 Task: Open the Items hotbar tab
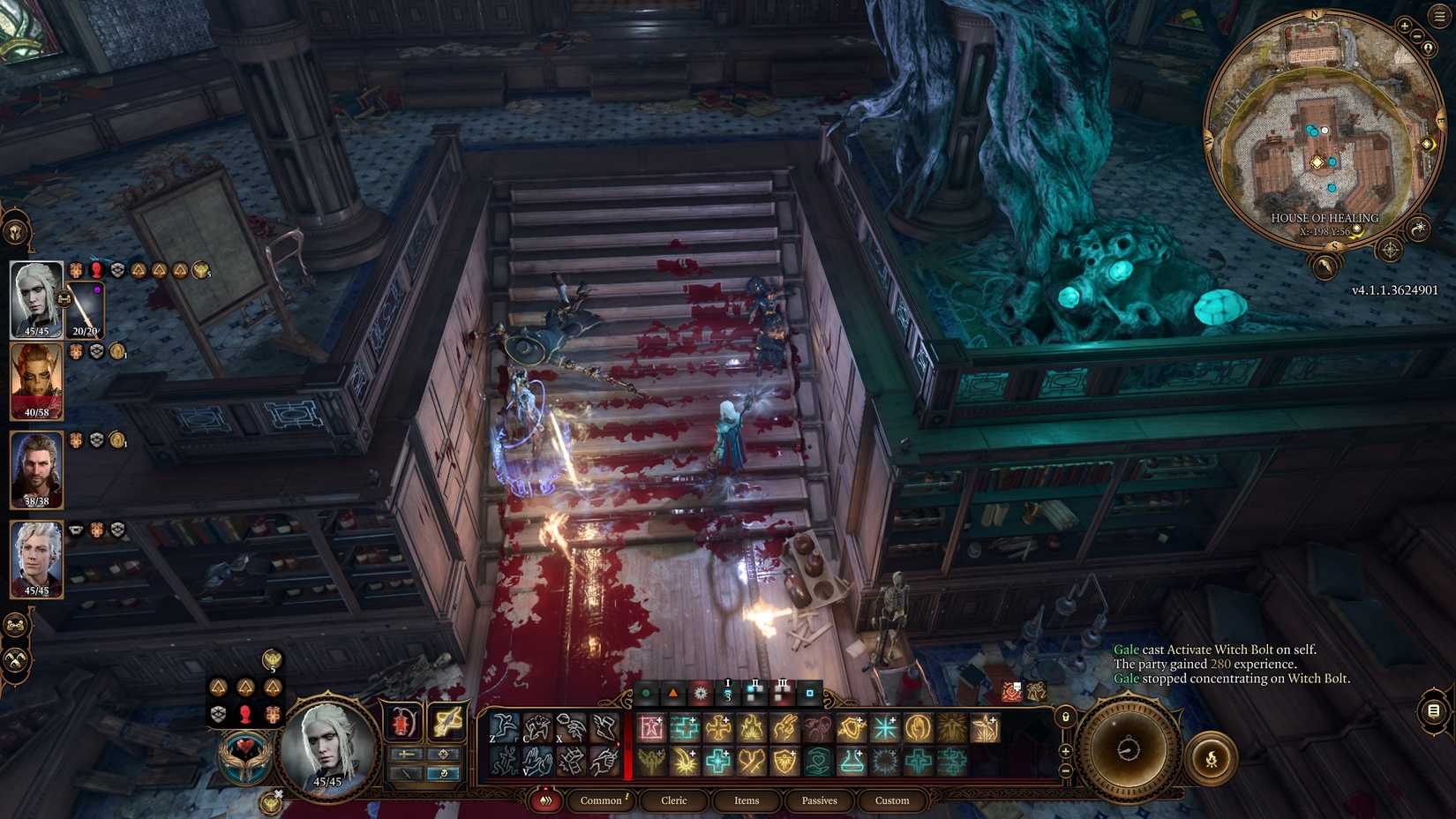tap(747, 800)
